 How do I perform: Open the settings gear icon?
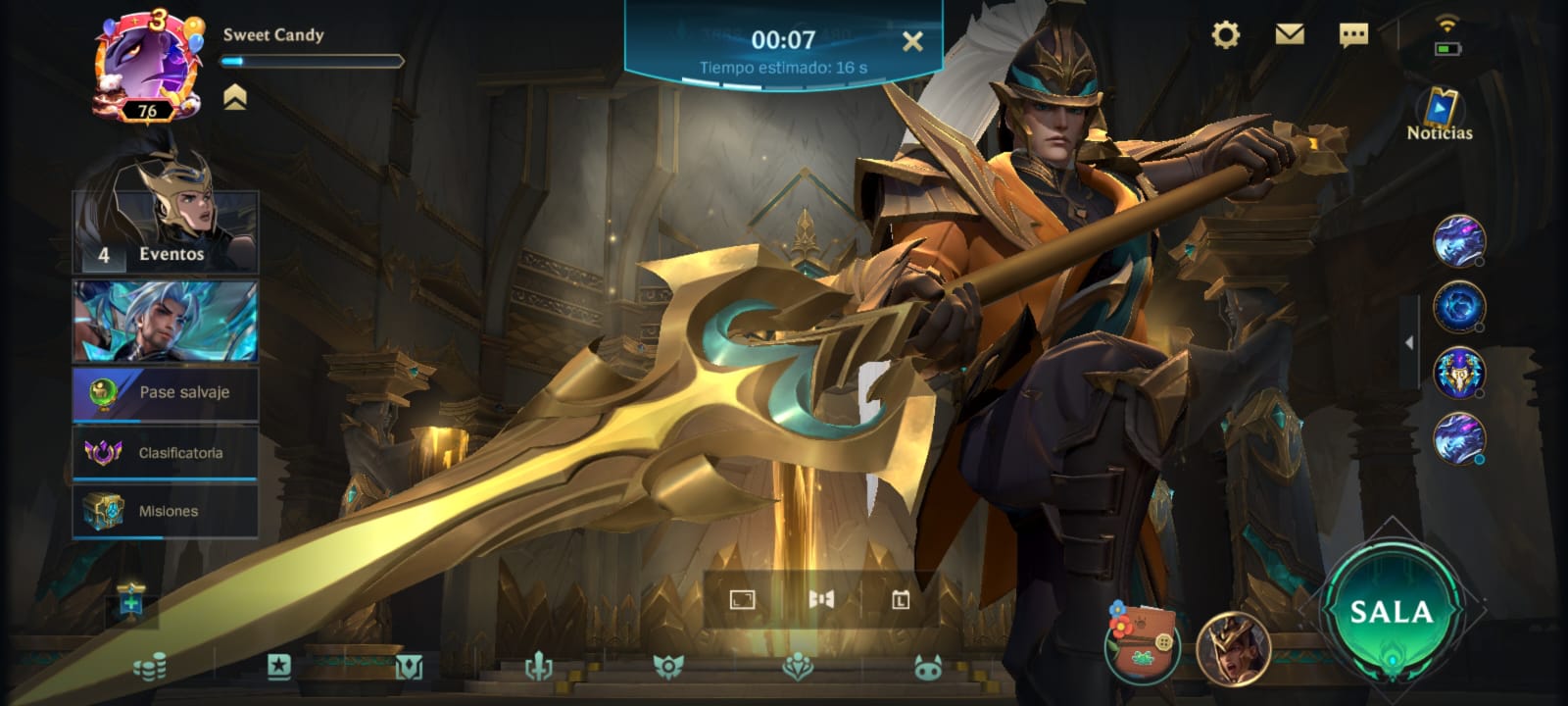click(x=1225, y=35)
